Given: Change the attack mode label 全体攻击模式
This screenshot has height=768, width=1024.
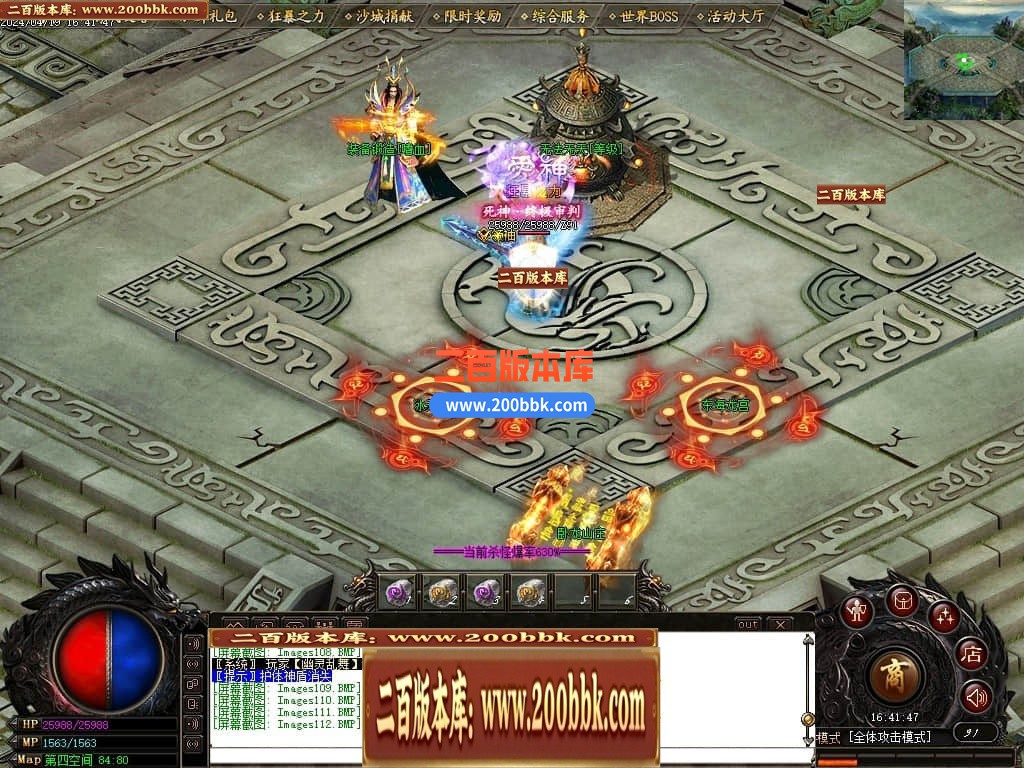Looking at the screenshot, I should 889,737.
